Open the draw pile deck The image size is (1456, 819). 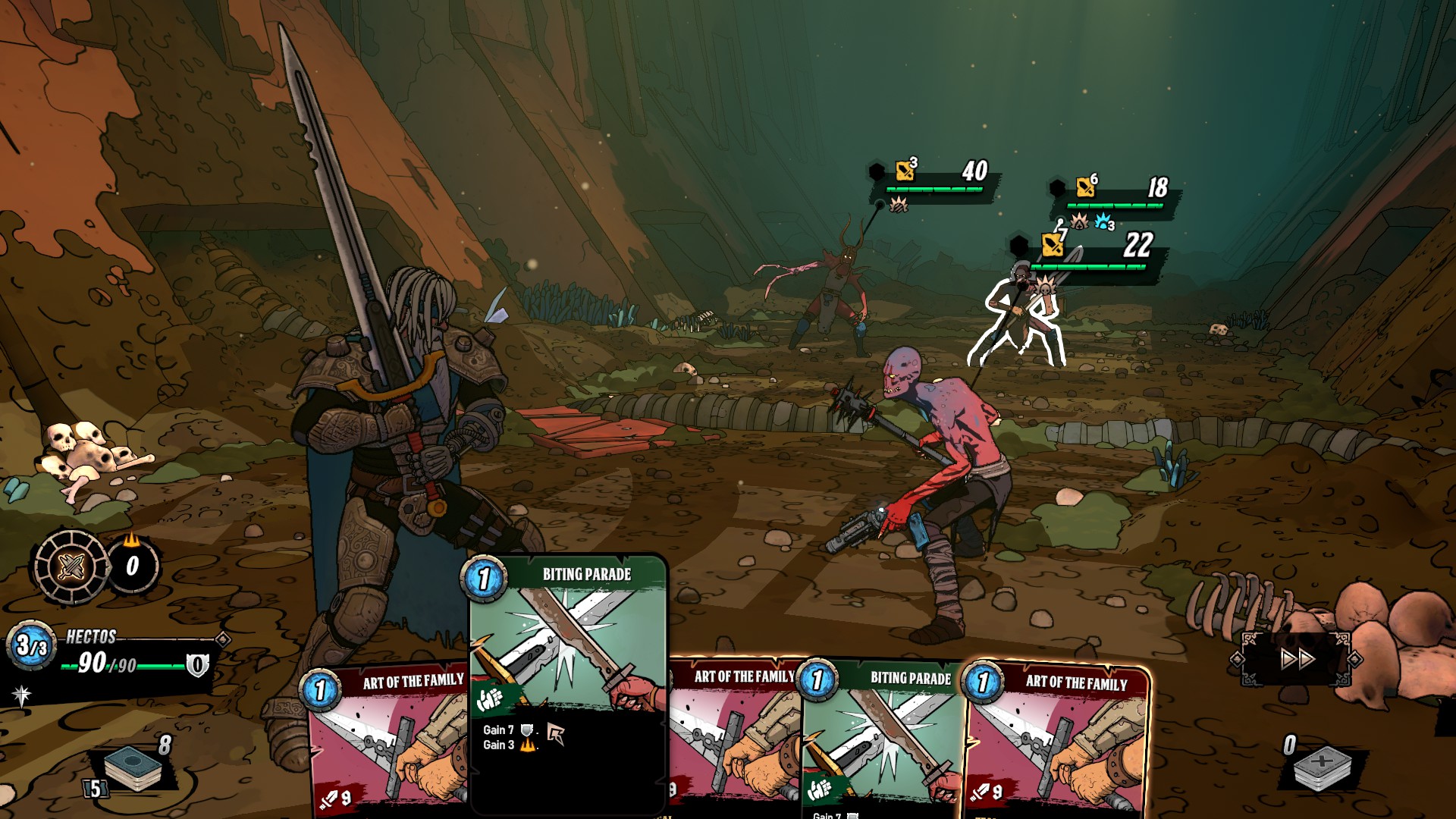[x=133, y=766]
